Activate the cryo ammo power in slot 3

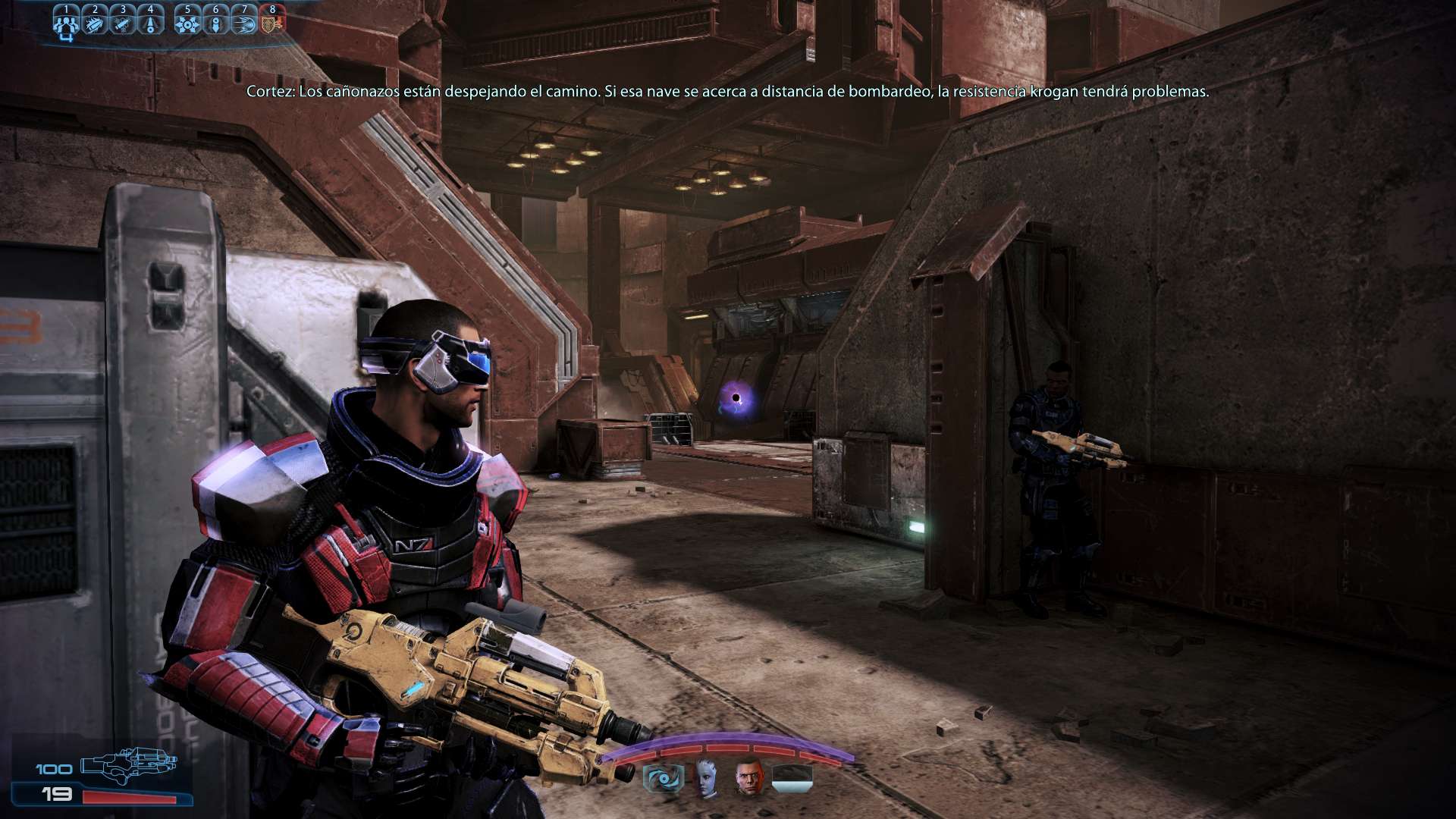123,23
